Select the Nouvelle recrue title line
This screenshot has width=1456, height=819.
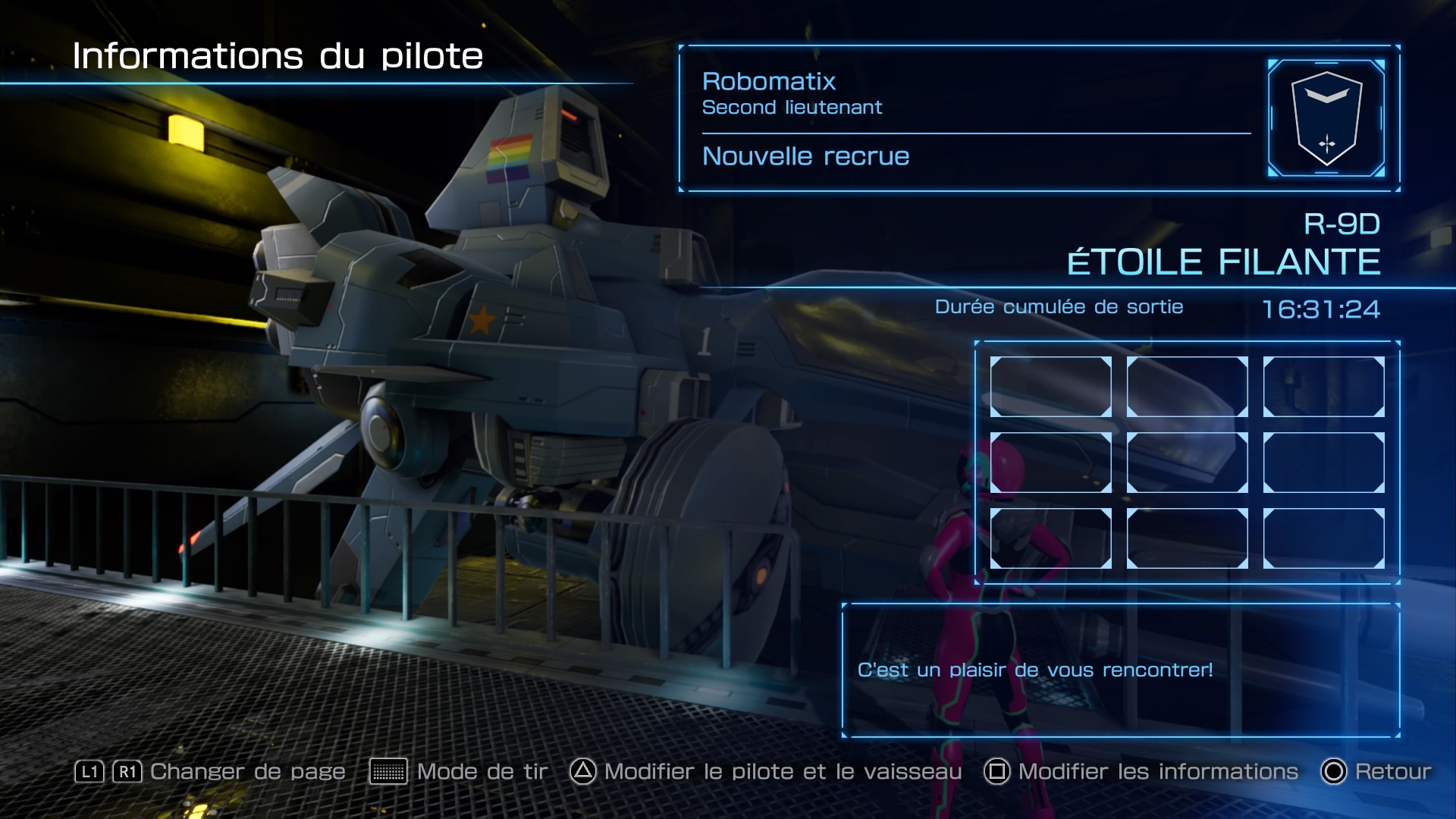pyautogui.click(x=805, y=156)
